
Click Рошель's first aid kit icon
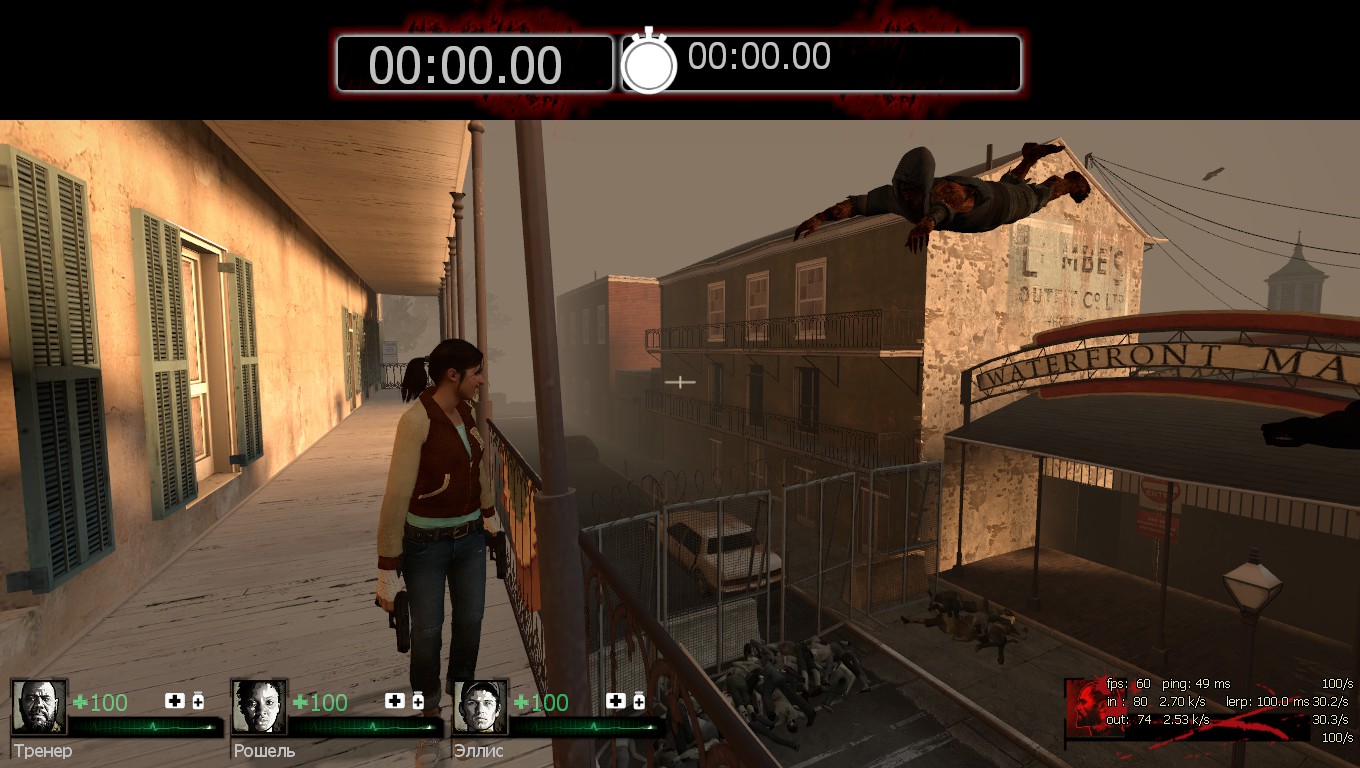395,701
